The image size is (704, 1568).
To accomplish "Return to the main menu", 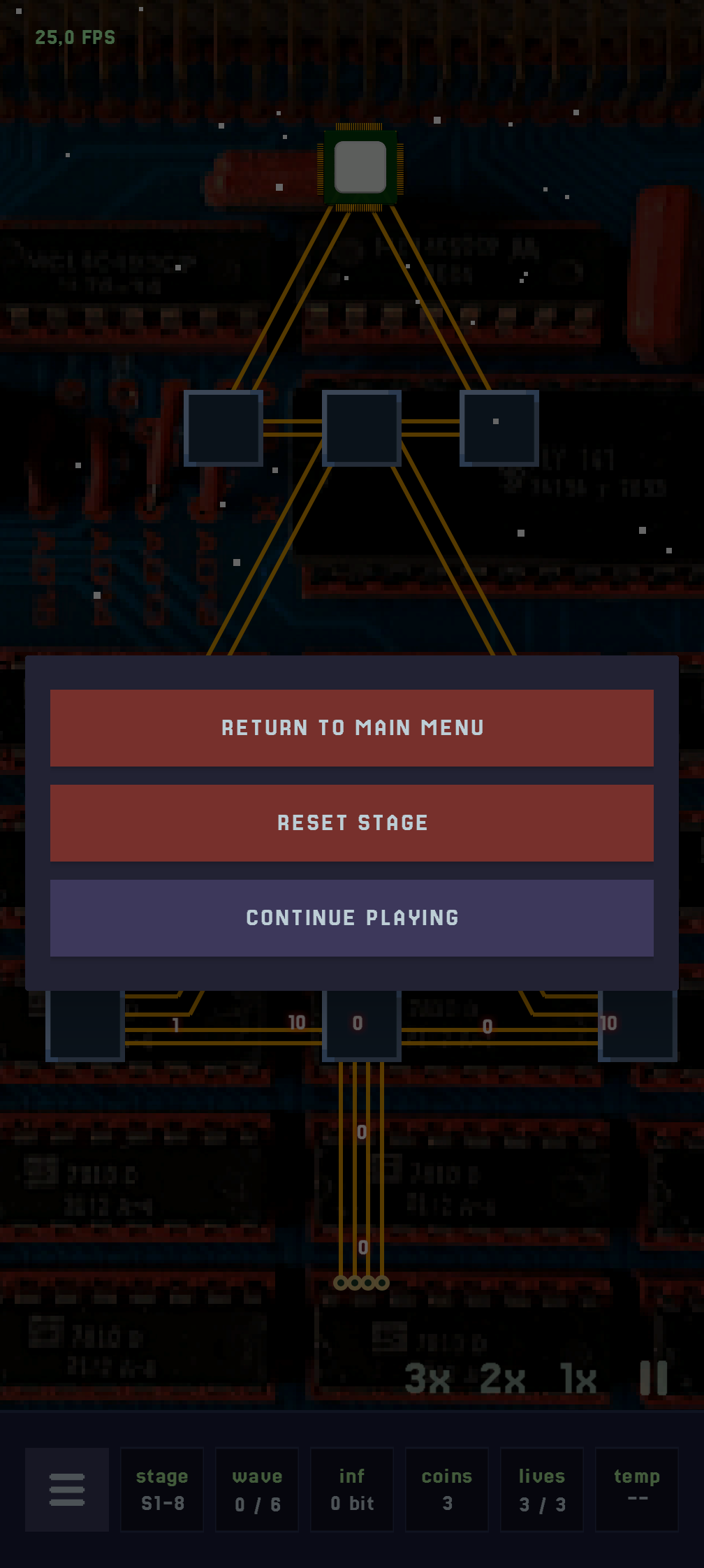I will coord(352,728).
